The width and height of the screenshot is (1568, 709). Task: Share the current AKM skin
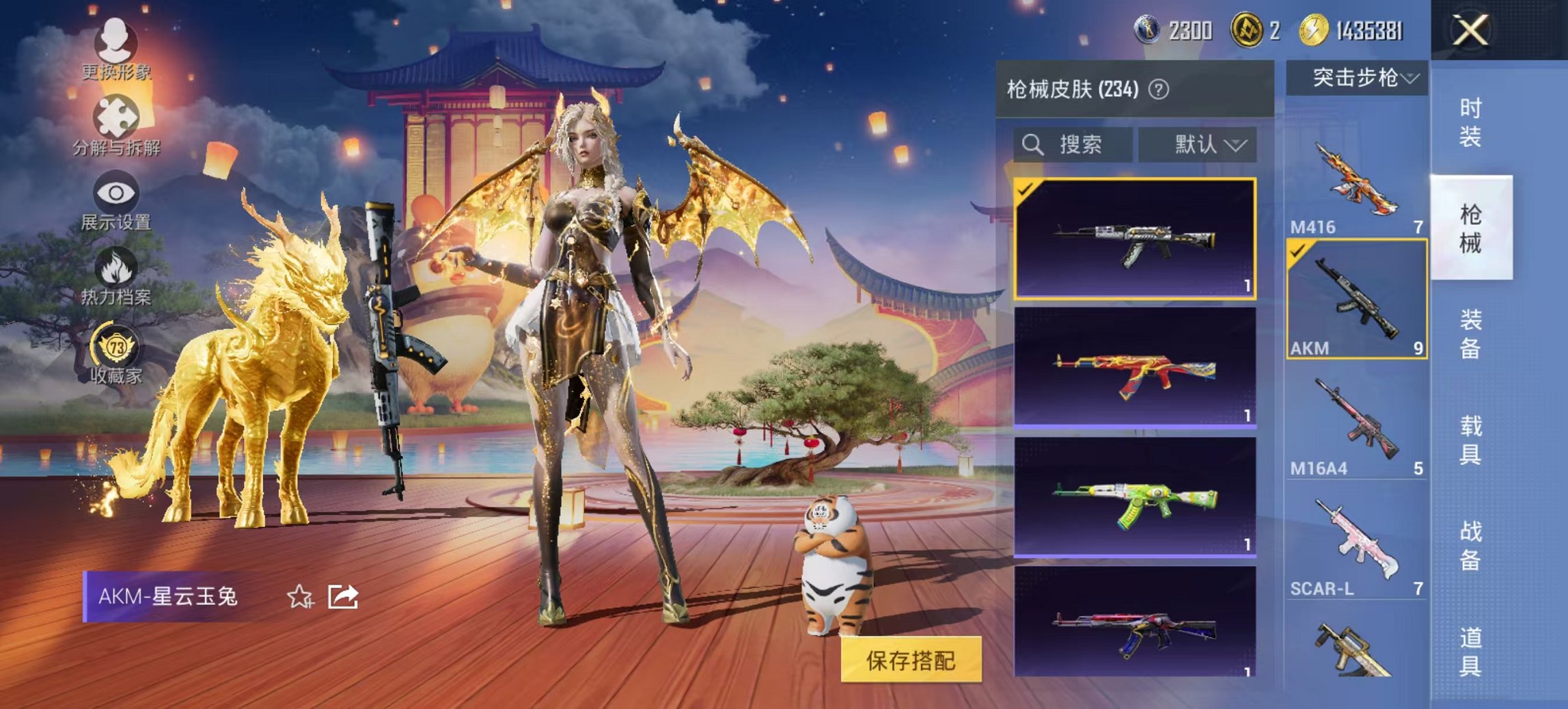(343, 597)
